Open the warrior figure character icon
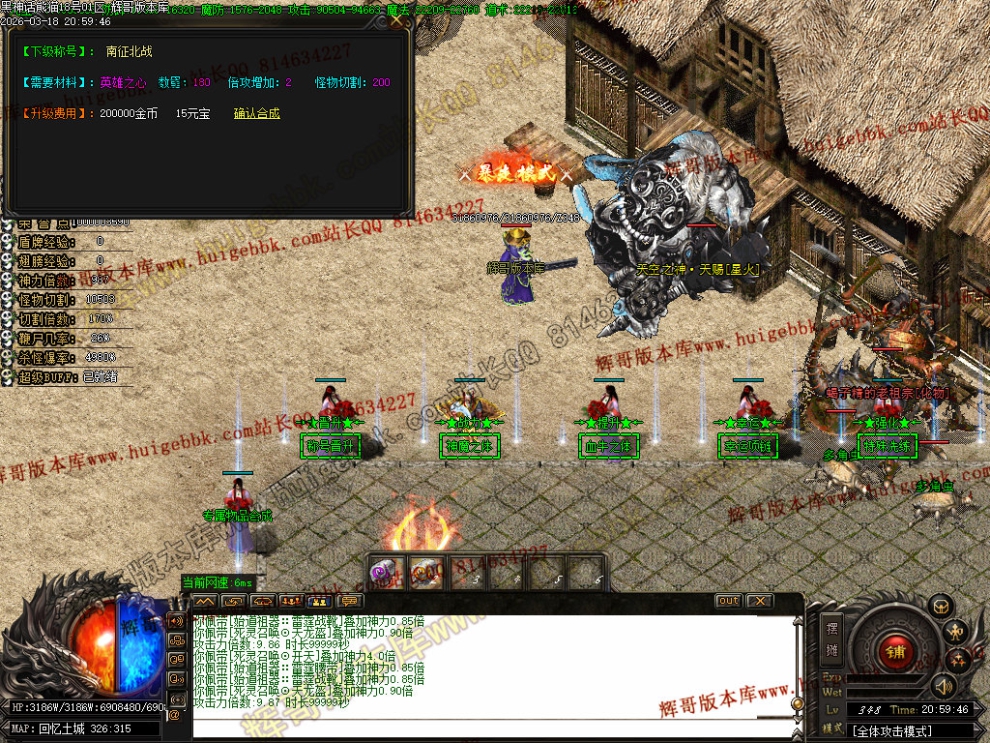The image size is (990, 743). (956, 631)
